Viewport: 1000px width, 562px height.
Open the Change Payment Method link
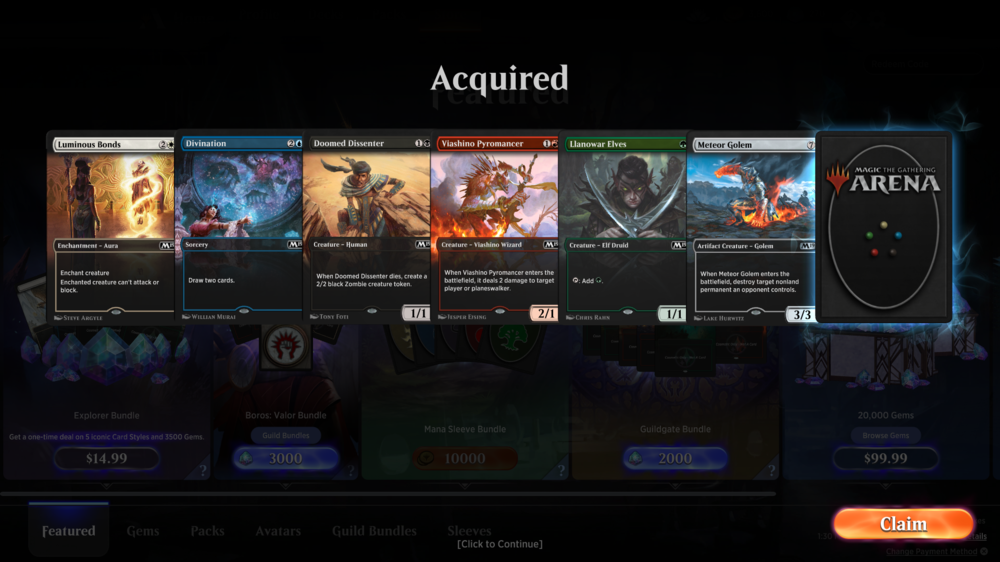(x=932, y=552)
